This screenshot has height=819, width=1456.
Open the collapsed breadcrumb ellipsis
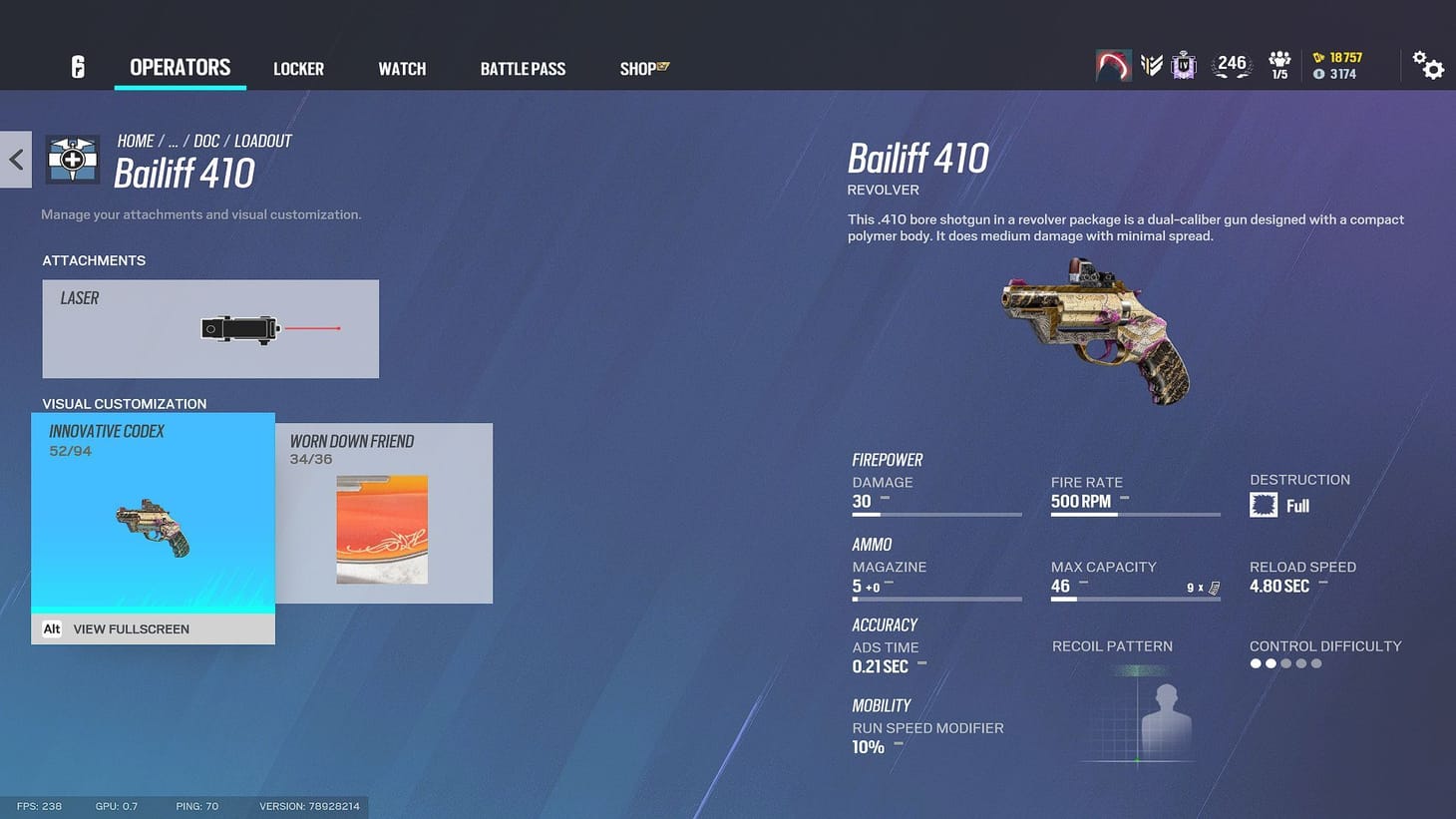click(x=172, y=141)
